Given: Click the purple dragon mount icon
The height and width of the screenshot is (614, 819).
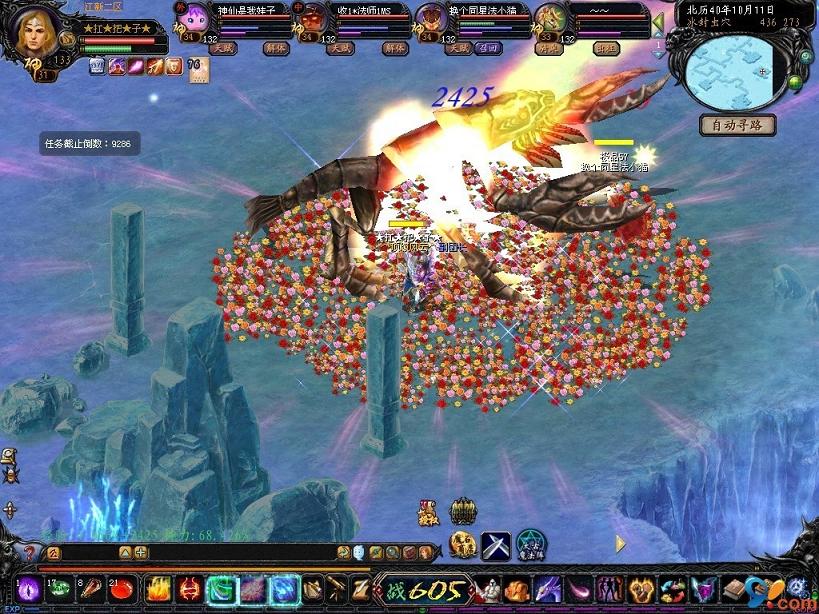Looking at the screenshot, I should tap(549, 590).
